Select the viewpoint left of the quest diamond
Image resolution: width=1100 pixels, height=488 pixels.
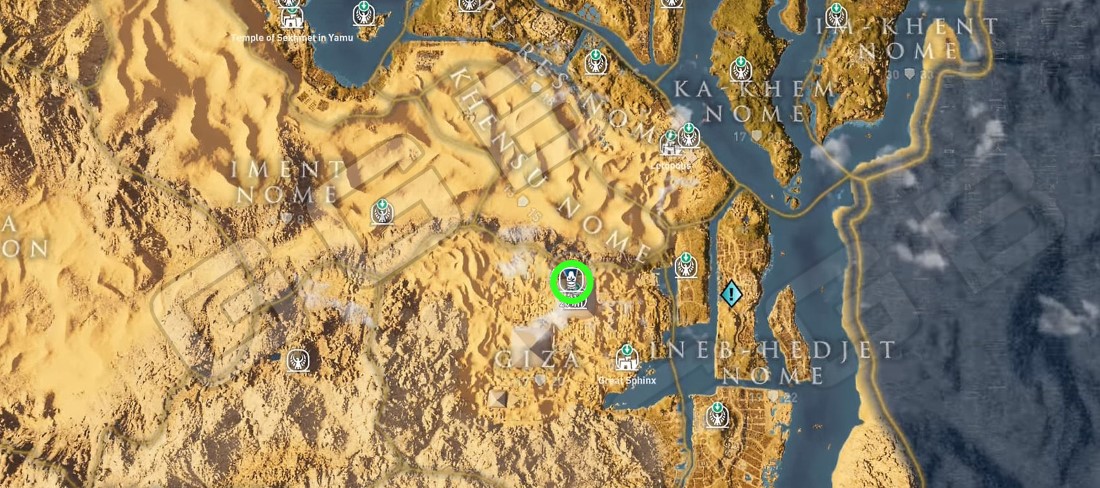pyautogui.click(x=685, y=265)
